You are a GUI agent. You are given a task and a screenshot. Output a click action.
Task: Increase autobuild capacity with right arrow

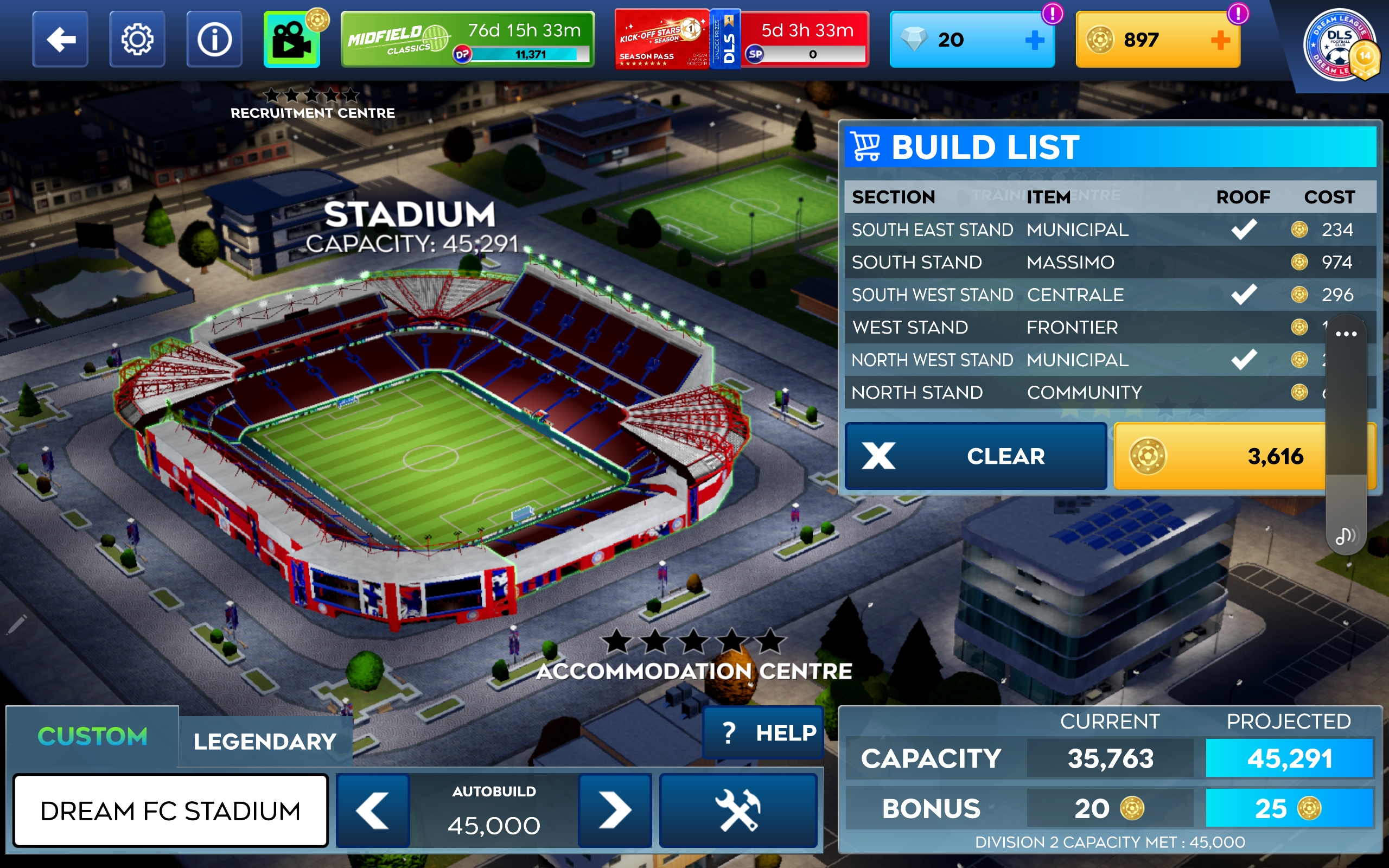pos(615,810)
